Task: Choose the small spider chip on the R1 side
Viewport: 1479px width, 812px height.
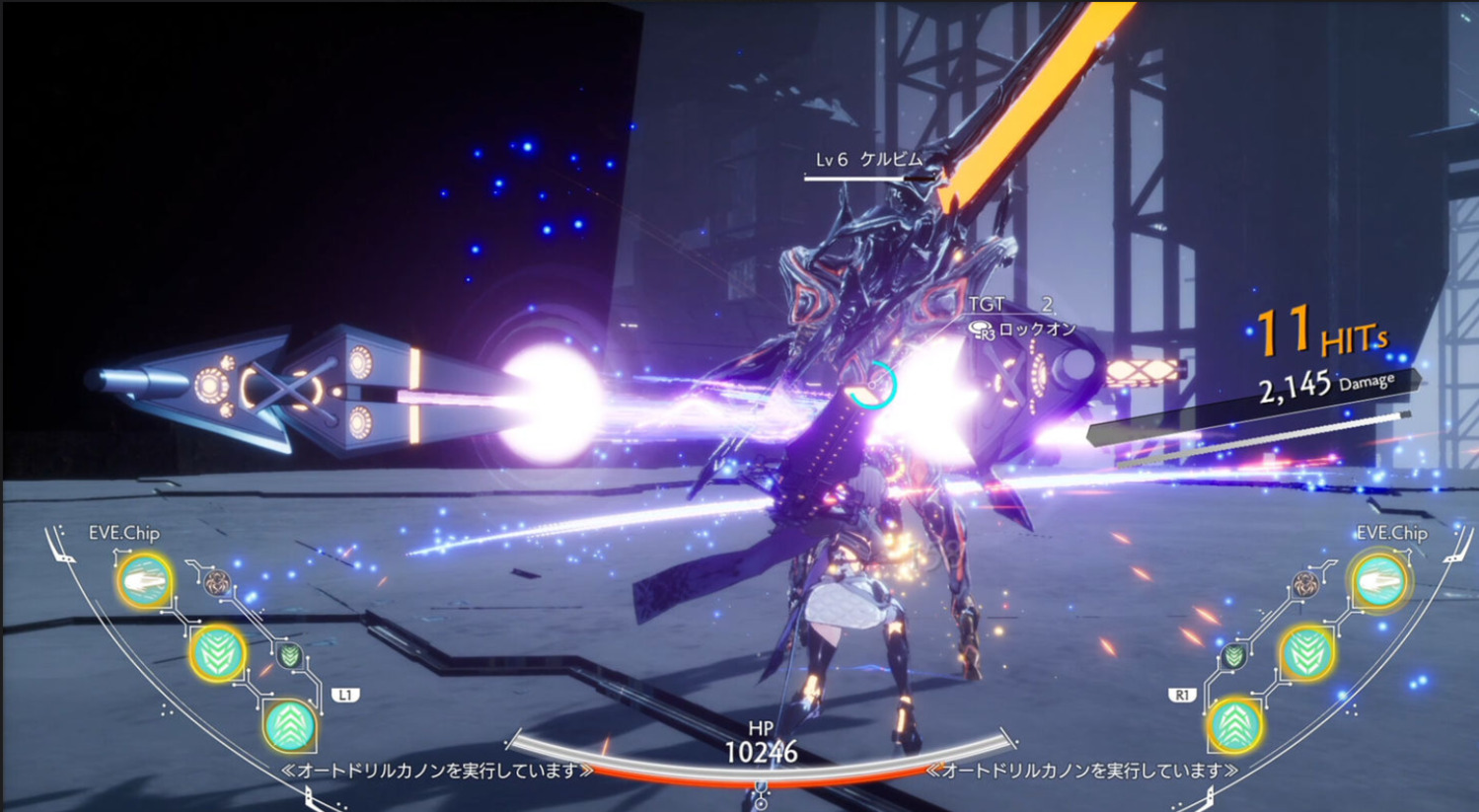Action: pos(1306,583)
